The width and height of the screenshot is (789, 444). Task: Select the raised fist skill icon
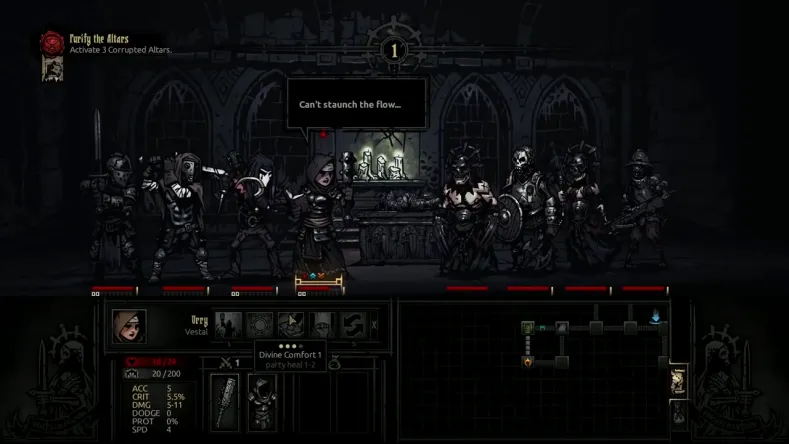(x=322, y=325)
